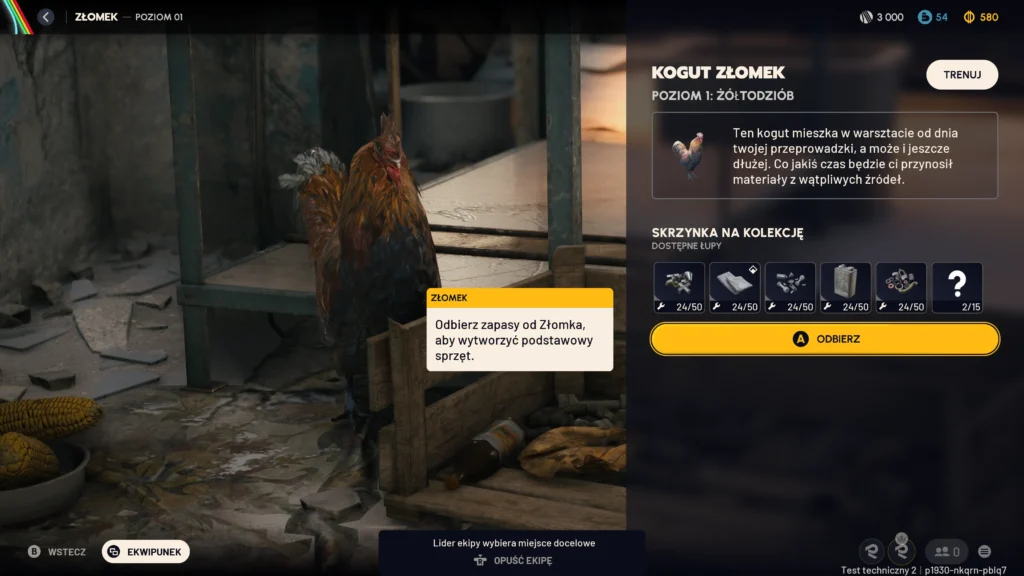The width and height of the screenshot is (1024, 576).
Task: Select the rubber gaskets loot slot
Action: (901, 288)
